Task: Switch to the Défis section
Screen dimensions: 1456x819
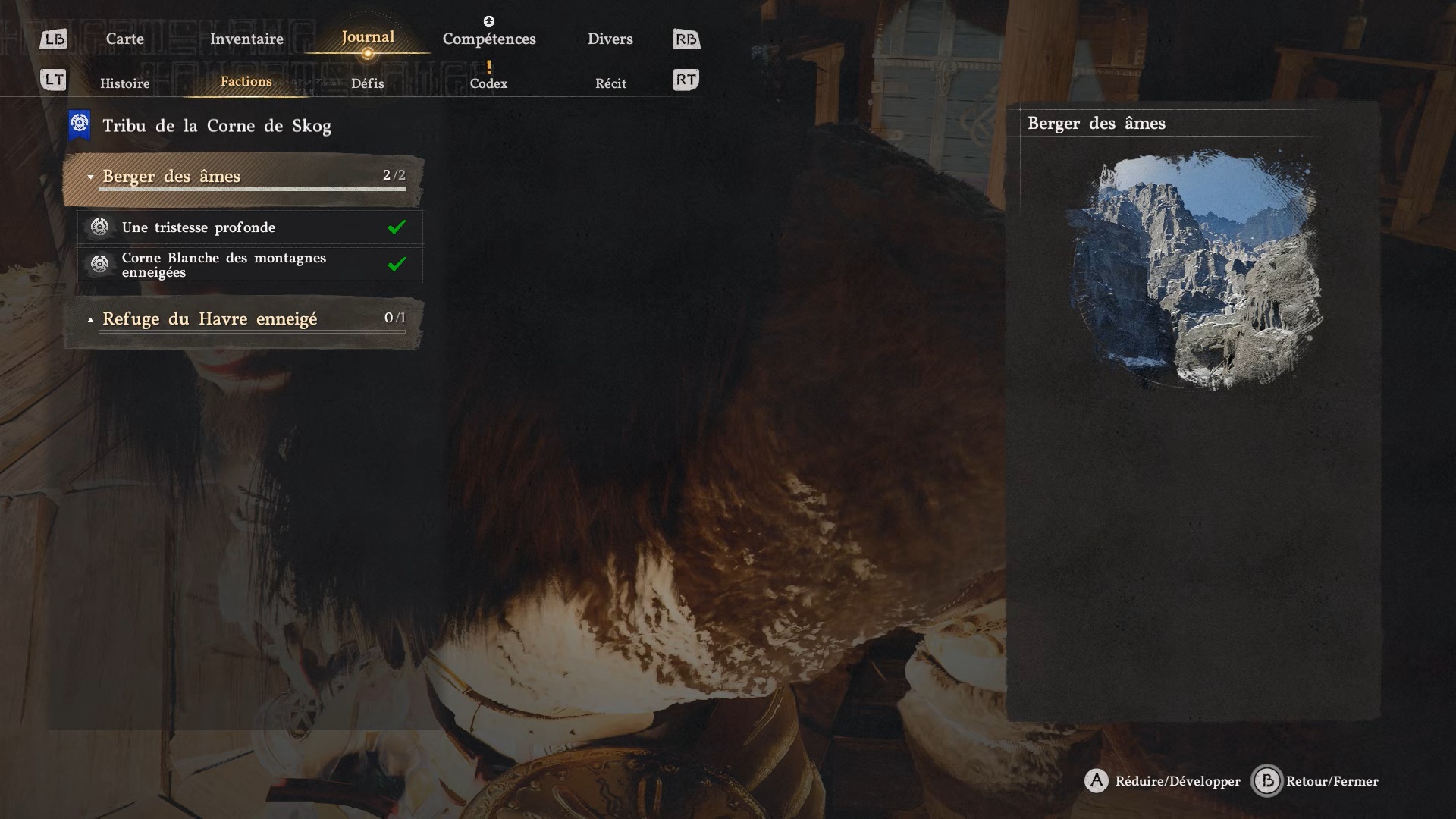Action: coord(368,83)
